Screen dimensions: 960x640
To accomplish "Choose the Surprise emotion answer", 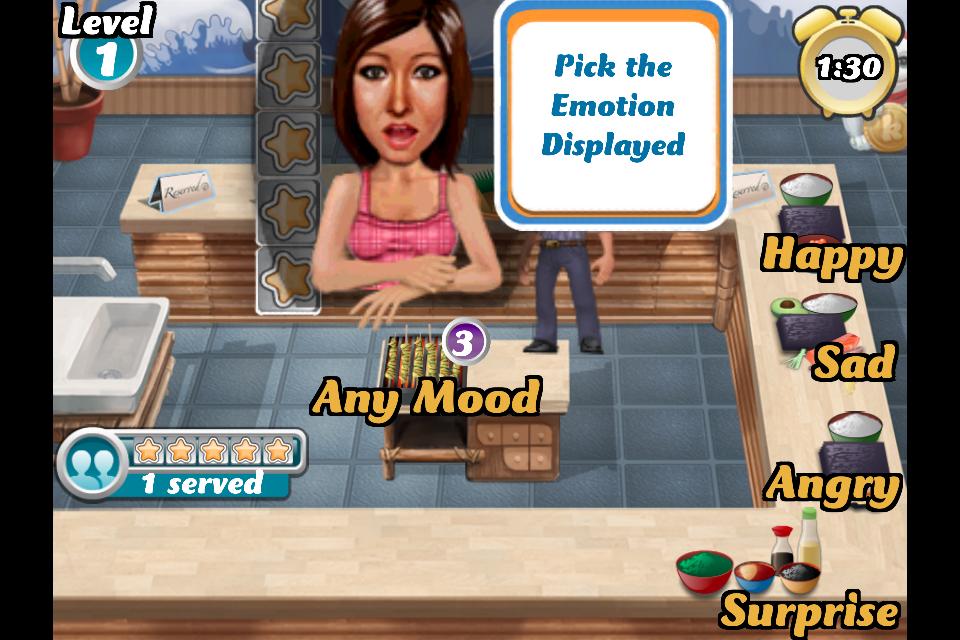I will (x=810, y=608).
